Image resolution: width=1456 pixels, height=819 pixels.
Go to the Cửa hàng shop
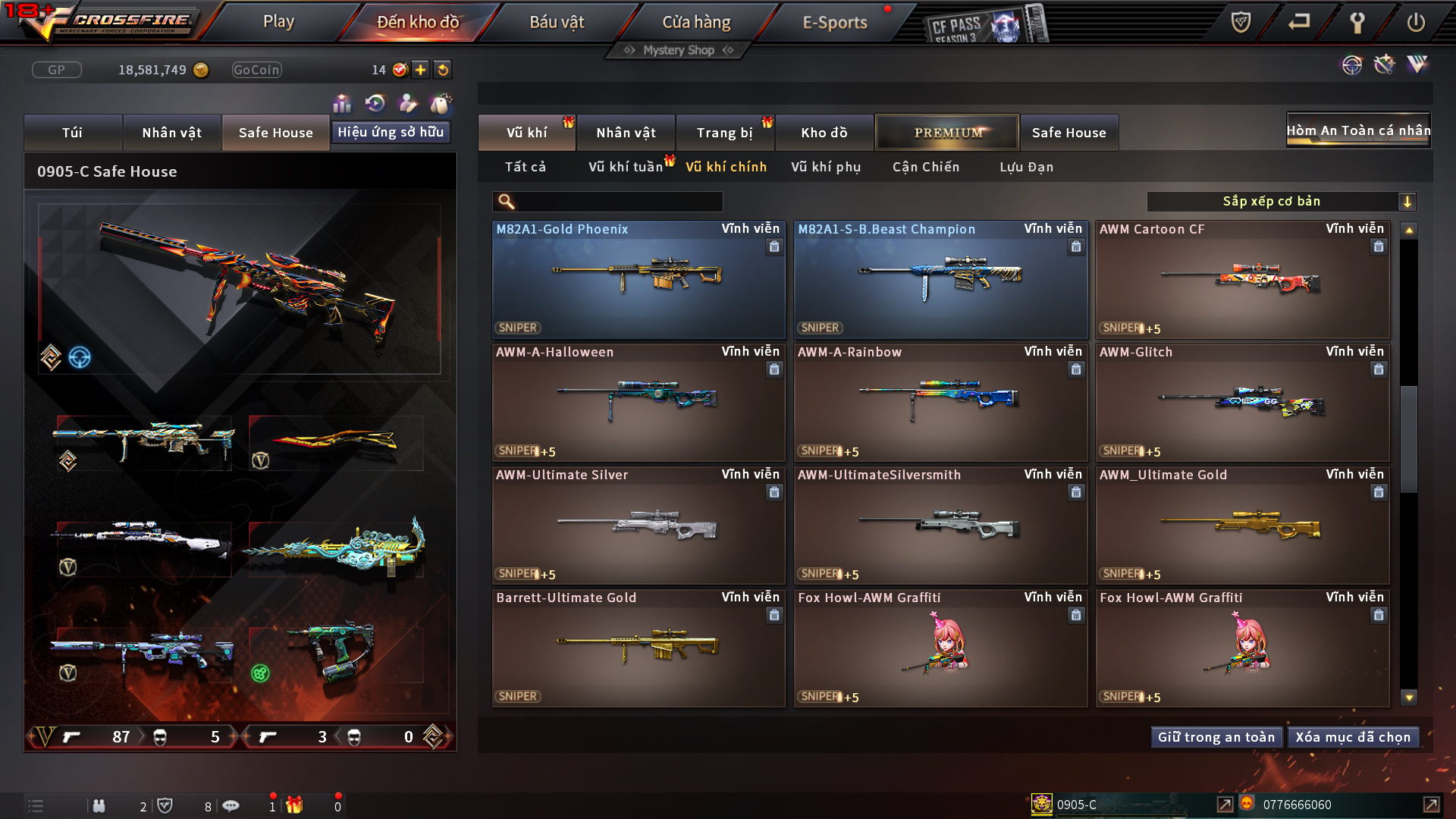tap(696, 22)
